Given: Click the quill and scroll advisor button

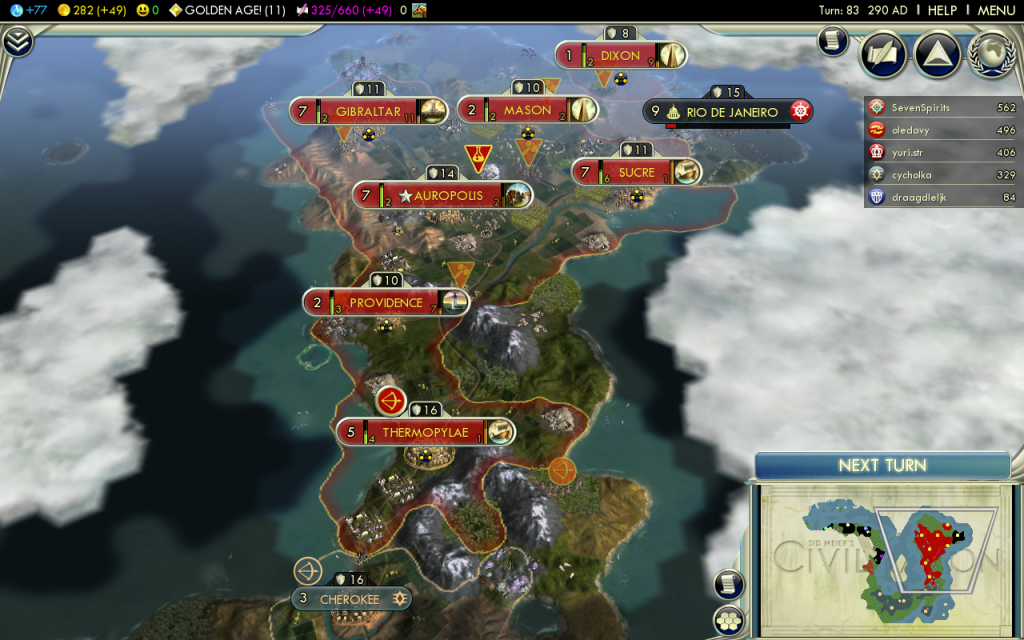Looking at the screenshot, I should tap(884, 54).
